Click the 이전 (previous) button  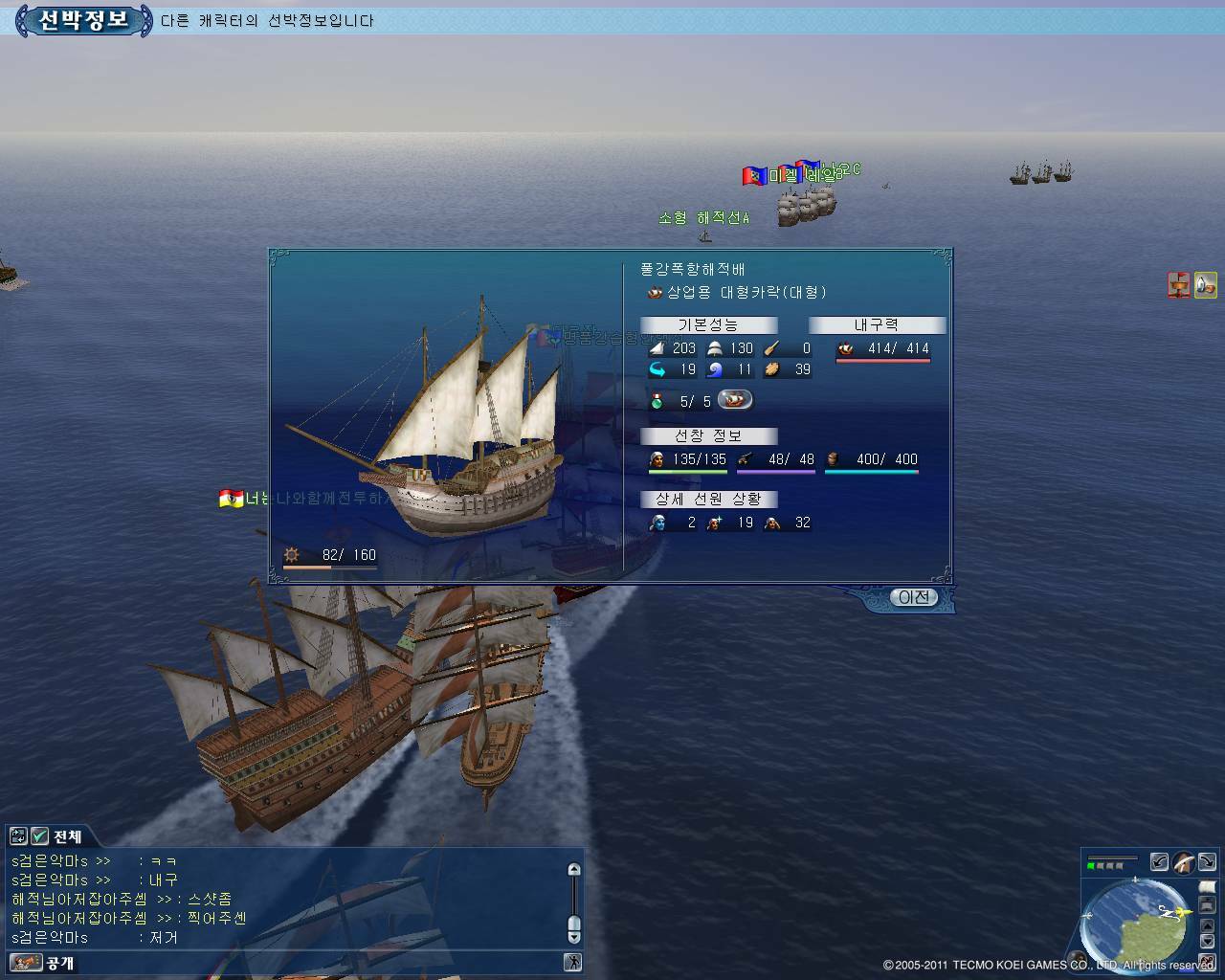coord(913,597)
